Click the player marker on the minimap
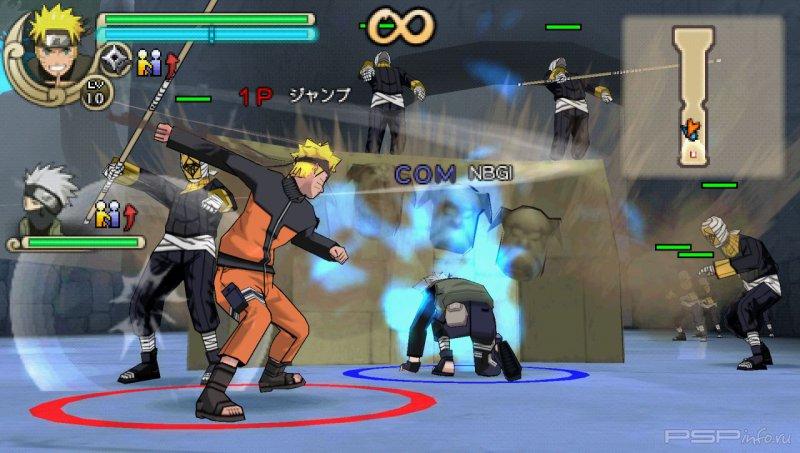The width and height of the screenshot is (800, 453). pyautogui.click(x=689, y=129)
